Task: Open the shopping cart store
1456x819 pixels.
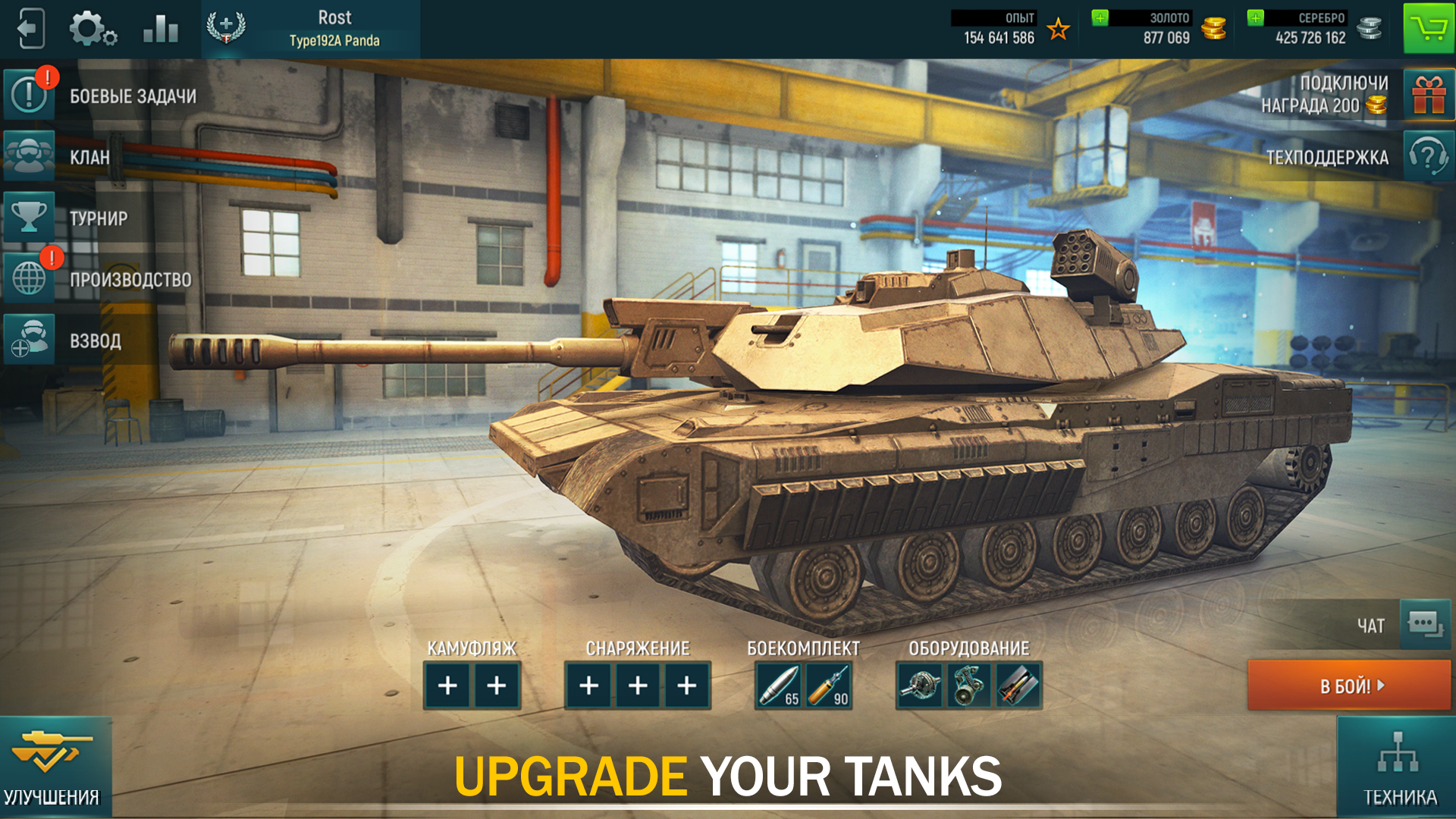Action: 1429,28
